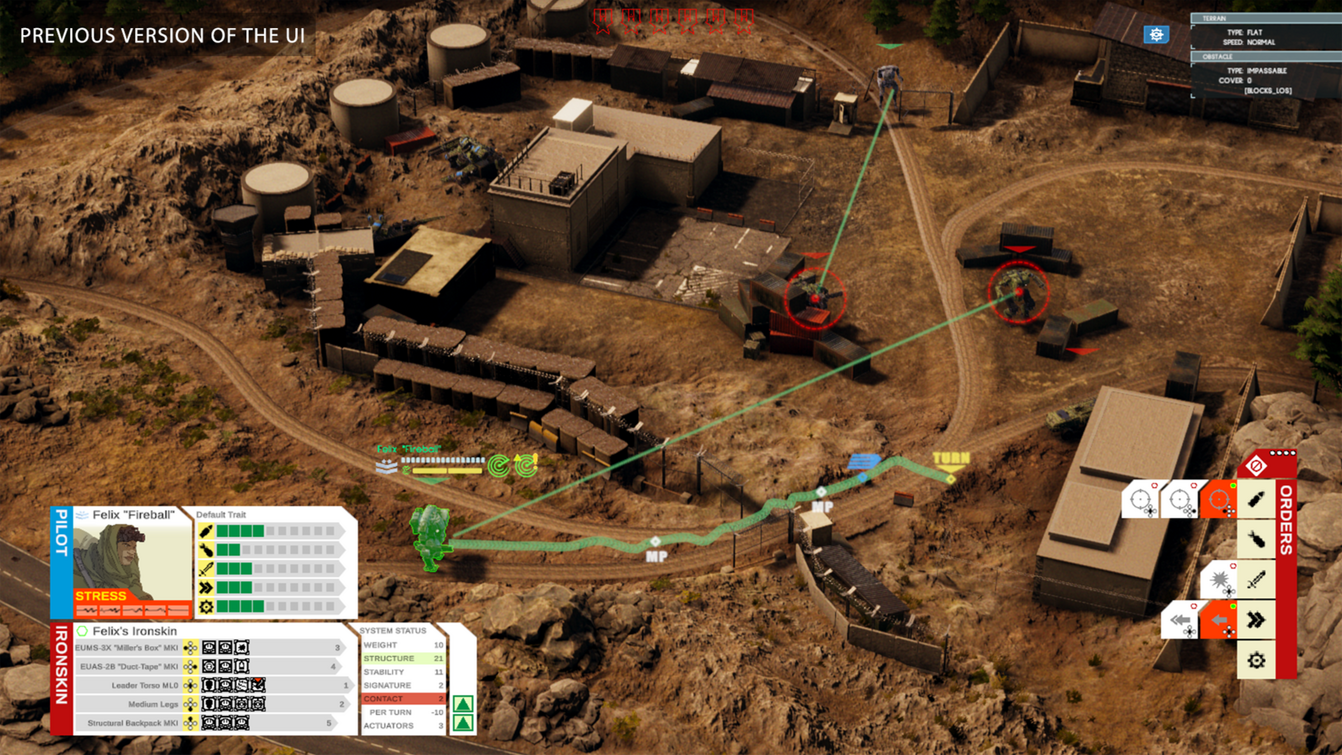This screenshot has height=755, width=1342.
Task: Click the upper green triangle beside System Status
Action: click(463, 704)
